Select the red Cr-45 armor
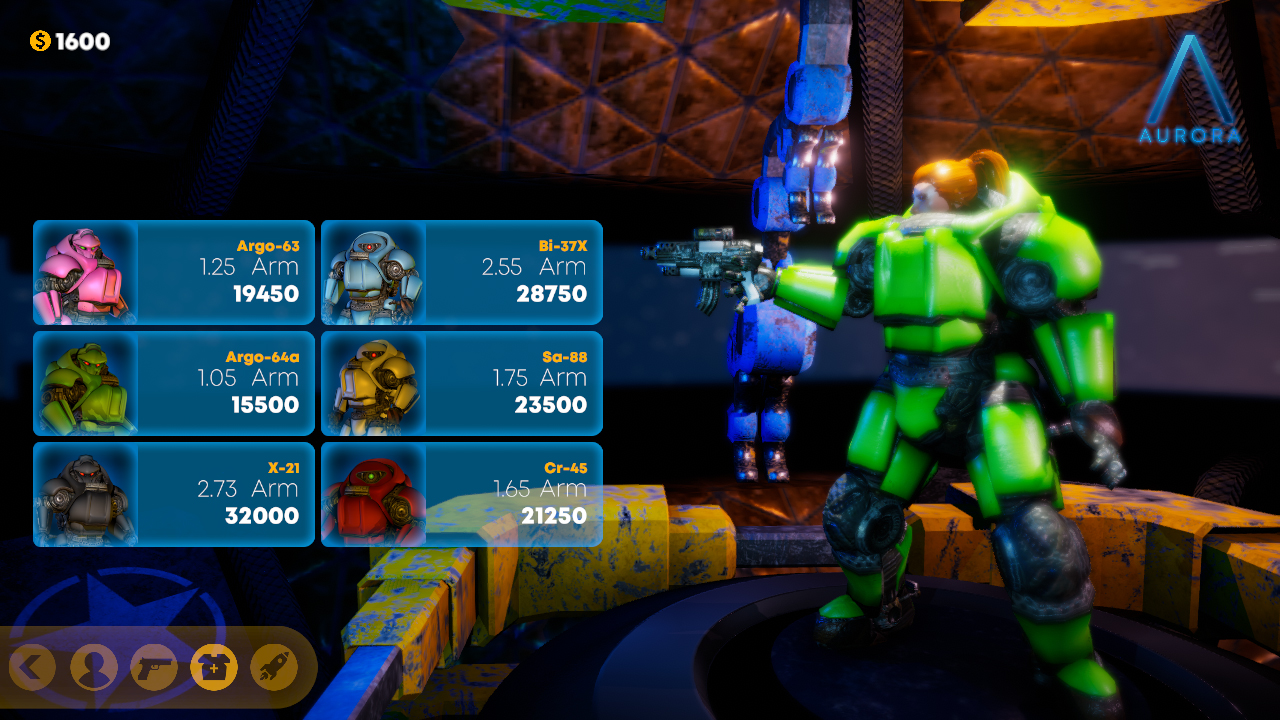The width and height of the screenshot is (1280, 720). [x=462, y=495]
